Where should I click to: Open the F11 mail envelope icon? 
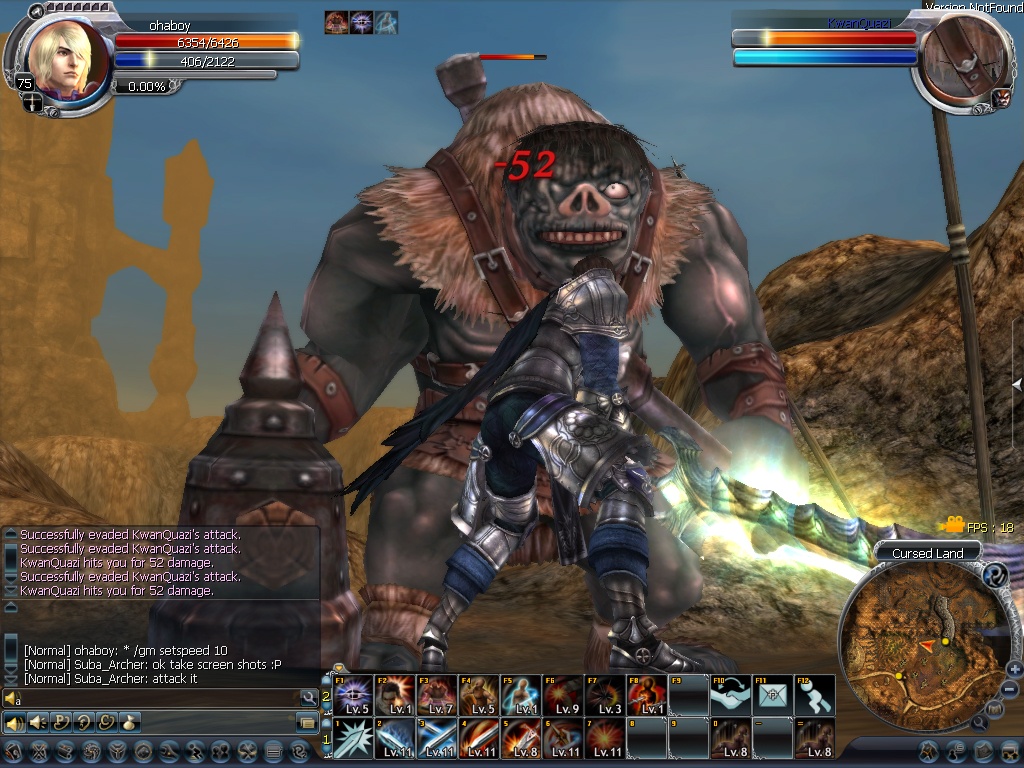coord(772,694)
